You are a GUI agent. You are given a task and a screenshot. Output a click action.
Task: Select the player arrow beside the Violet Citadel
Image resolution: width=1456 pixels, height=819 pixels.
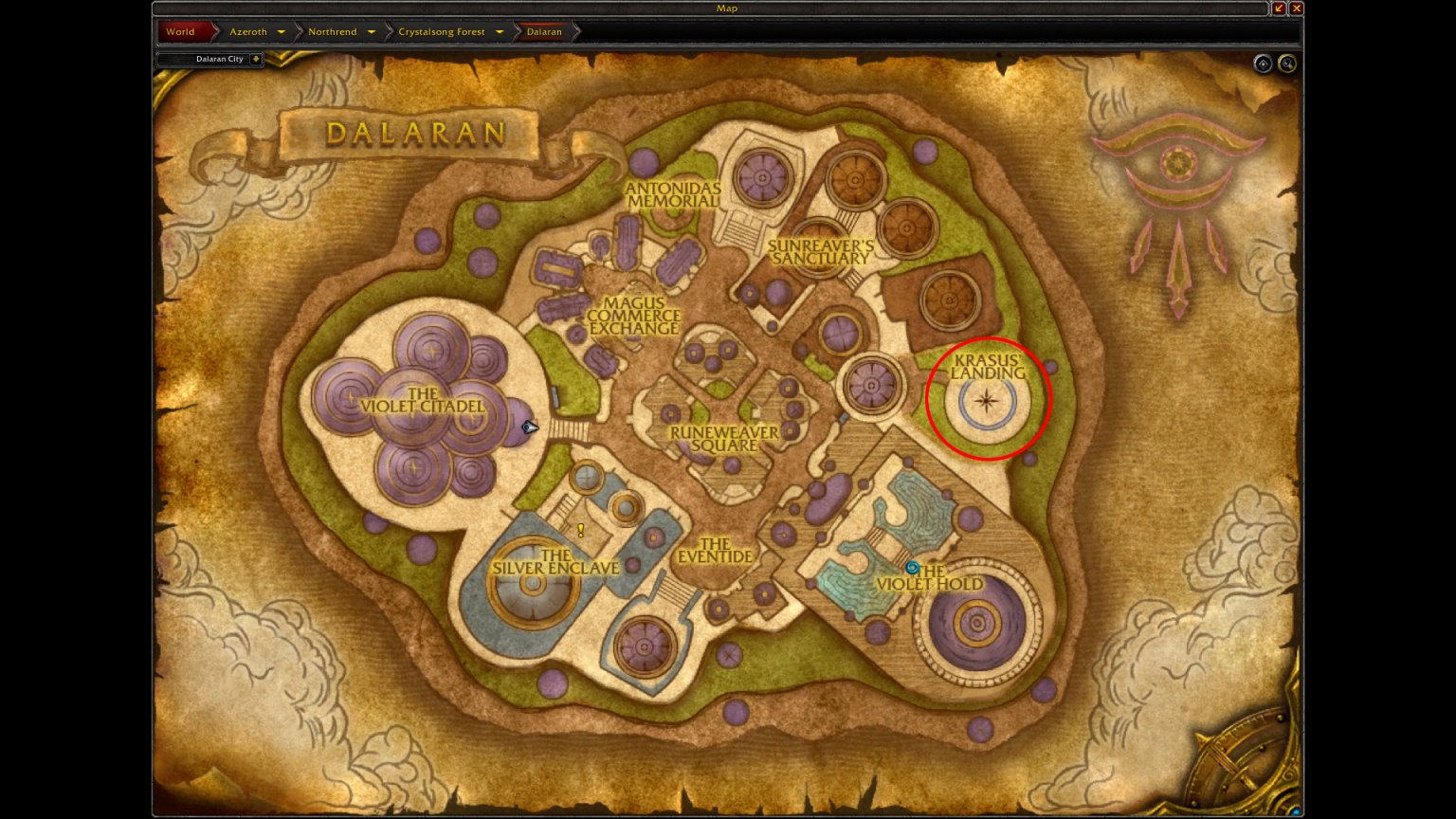528,428
